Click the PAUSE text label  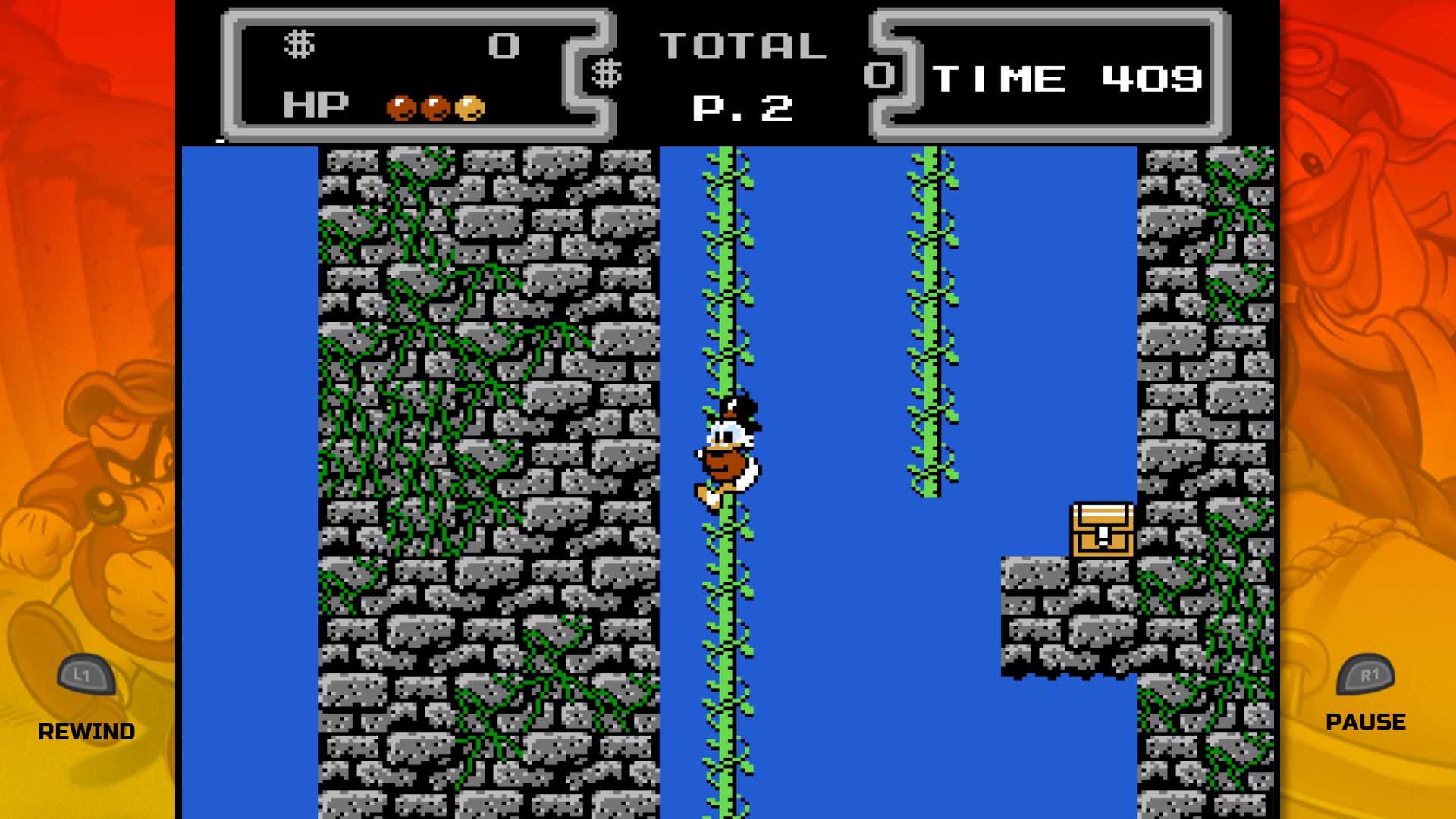[1366, 720]
